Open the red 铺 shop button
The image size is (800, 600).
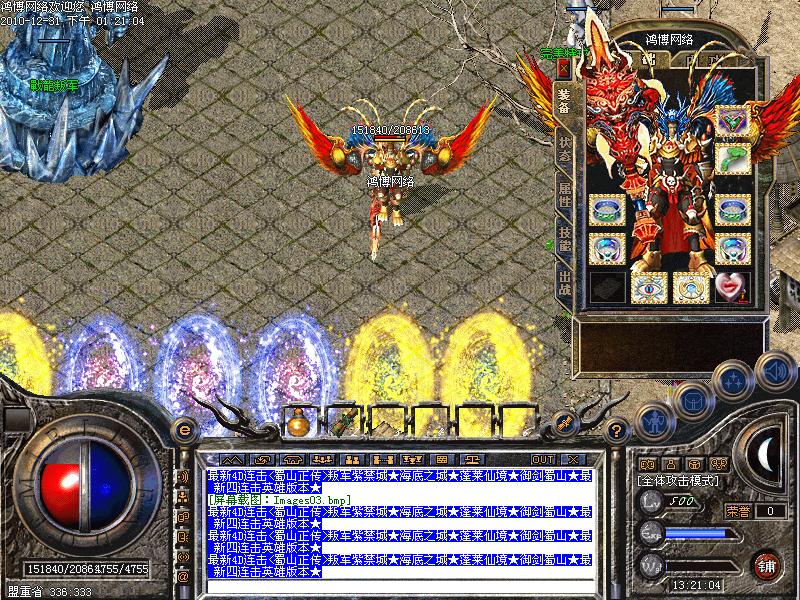coord(767,565)
